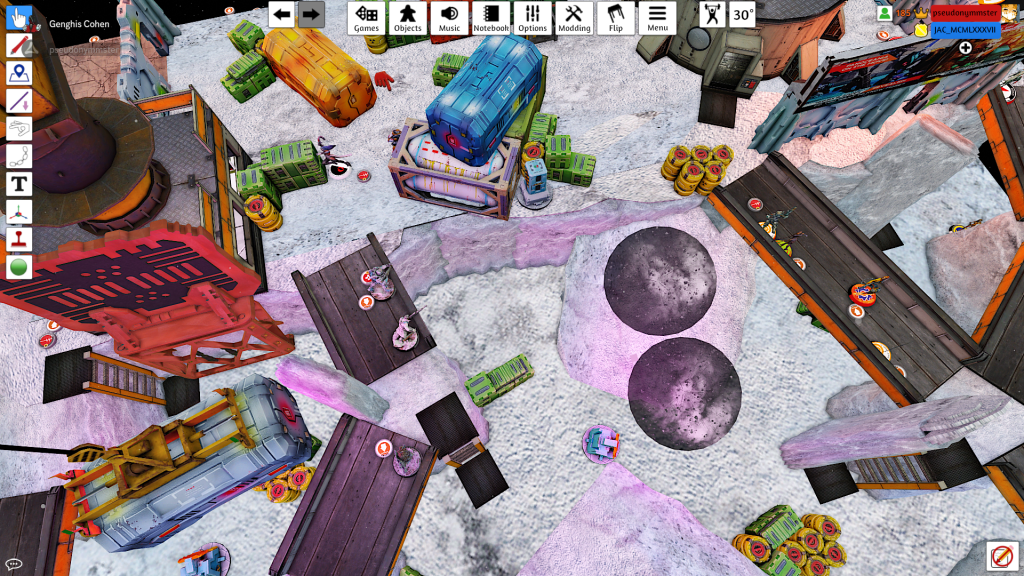Select the grab hand tool

[x=19, y=18]
